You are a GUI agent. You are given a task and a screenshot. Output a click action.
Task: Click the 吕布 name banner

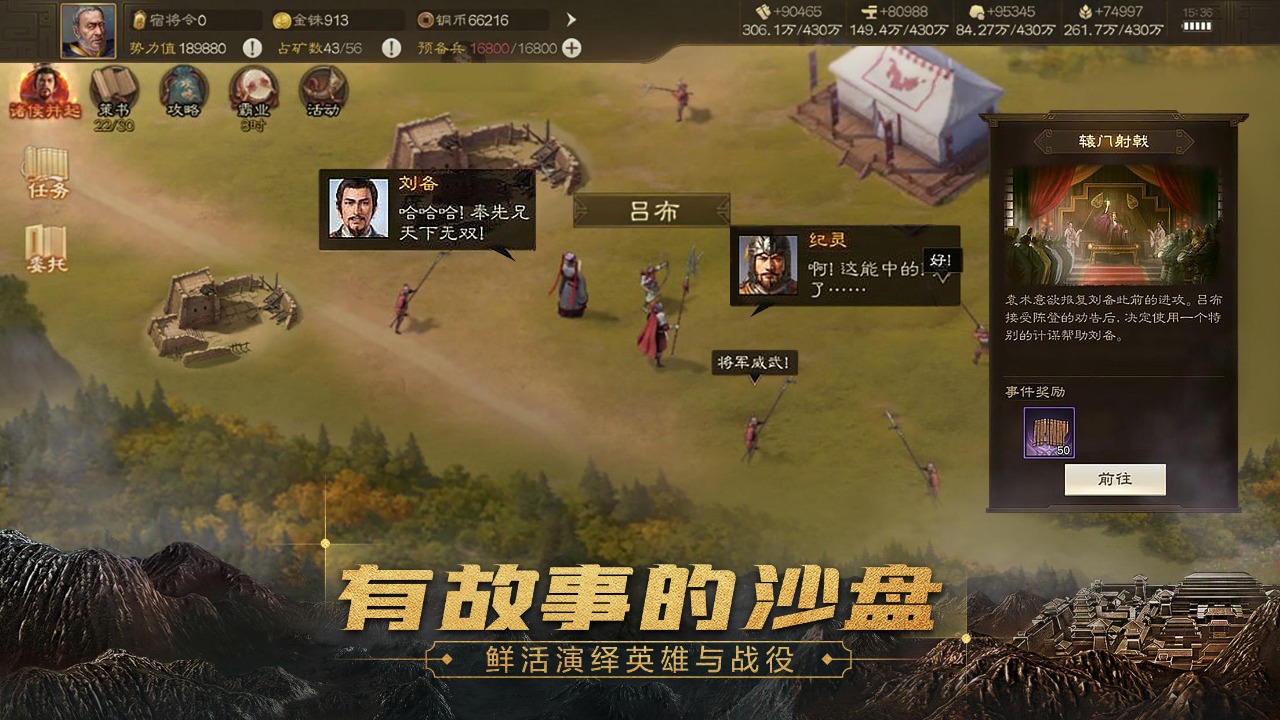click(652, 210)
